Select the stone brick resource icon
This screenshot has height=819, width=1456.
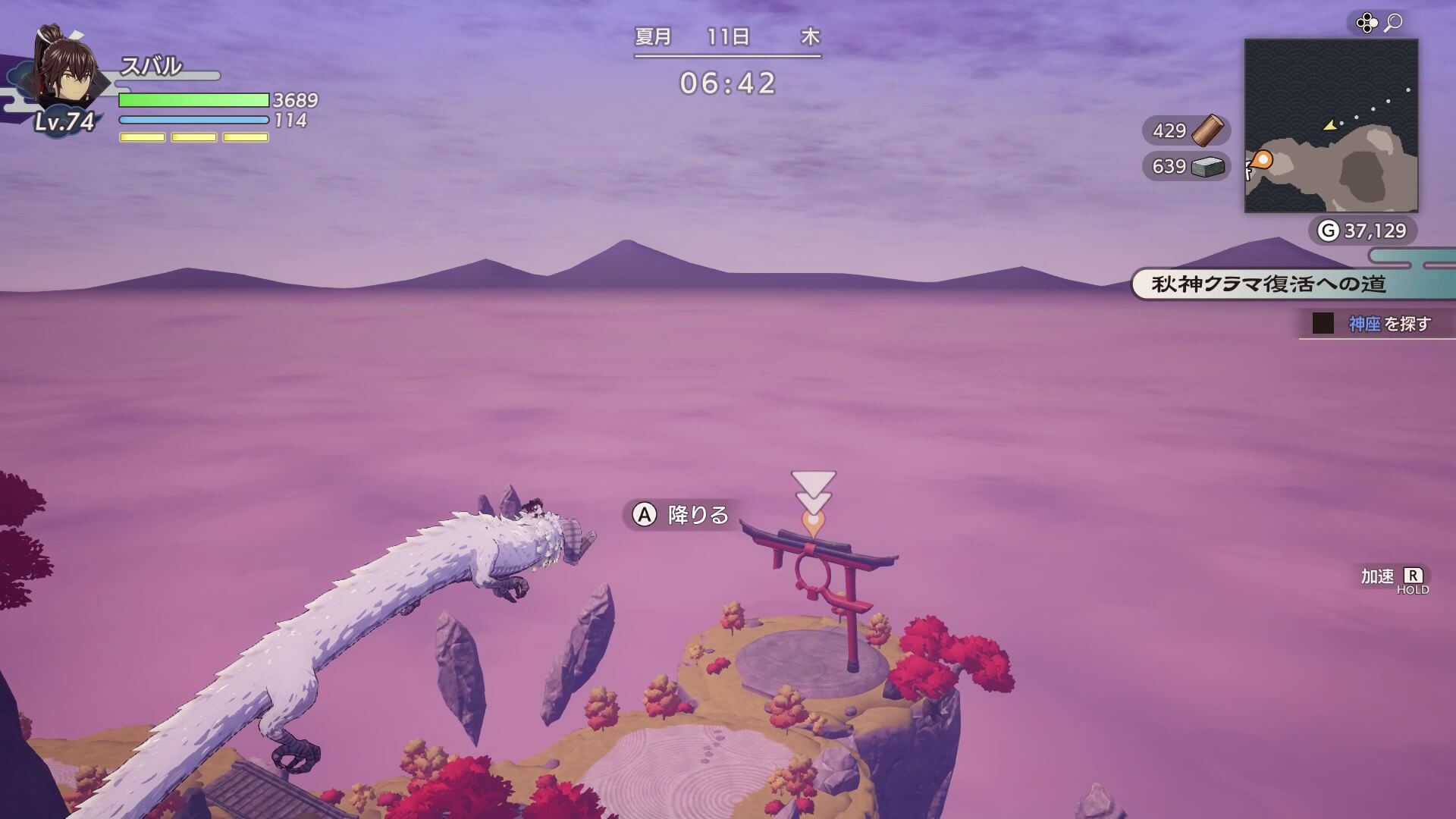pyautogui.click(x=1209, y=166)
